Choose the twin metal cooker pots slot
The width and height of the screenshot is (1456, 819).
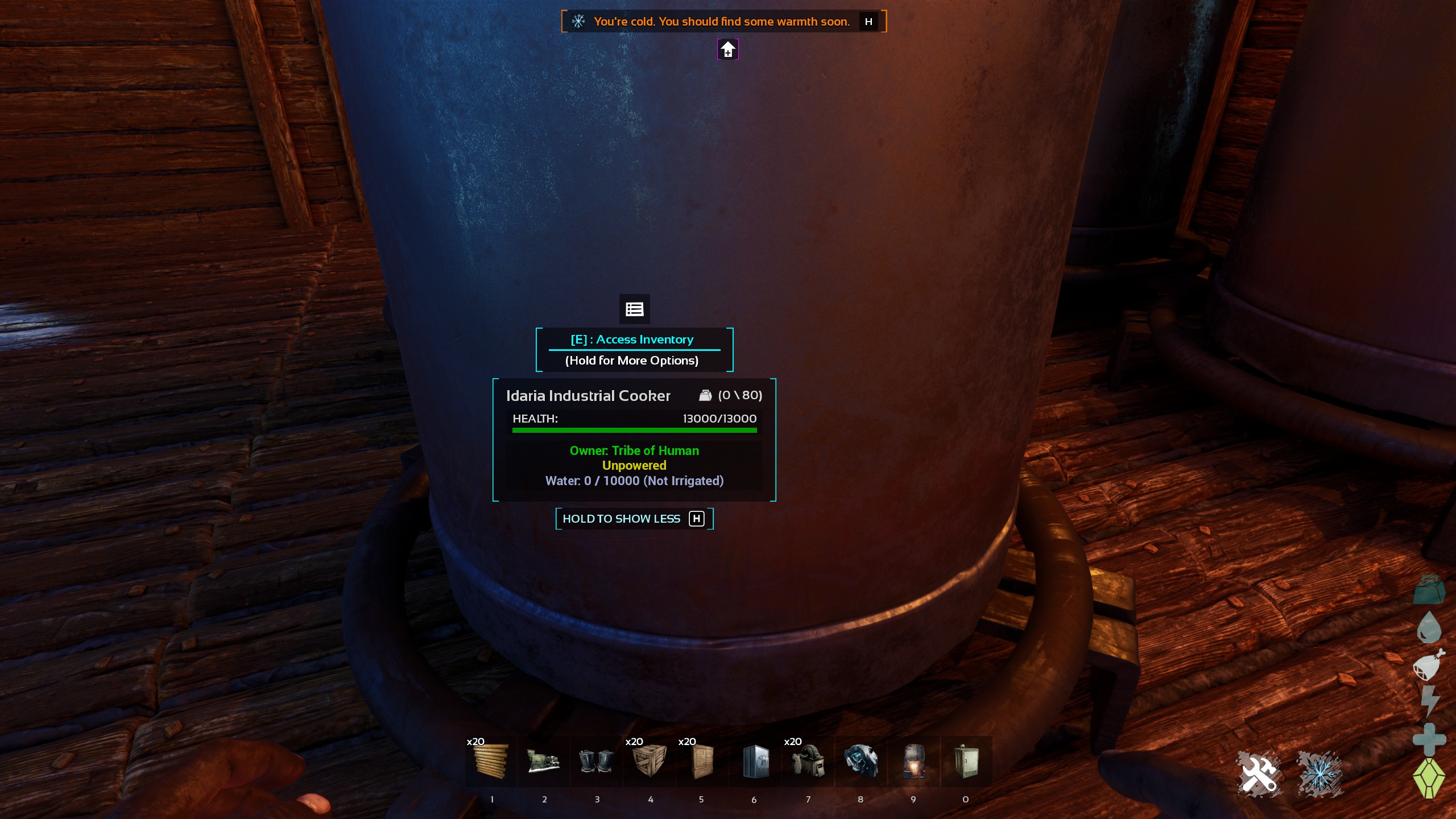click(596, 761)
